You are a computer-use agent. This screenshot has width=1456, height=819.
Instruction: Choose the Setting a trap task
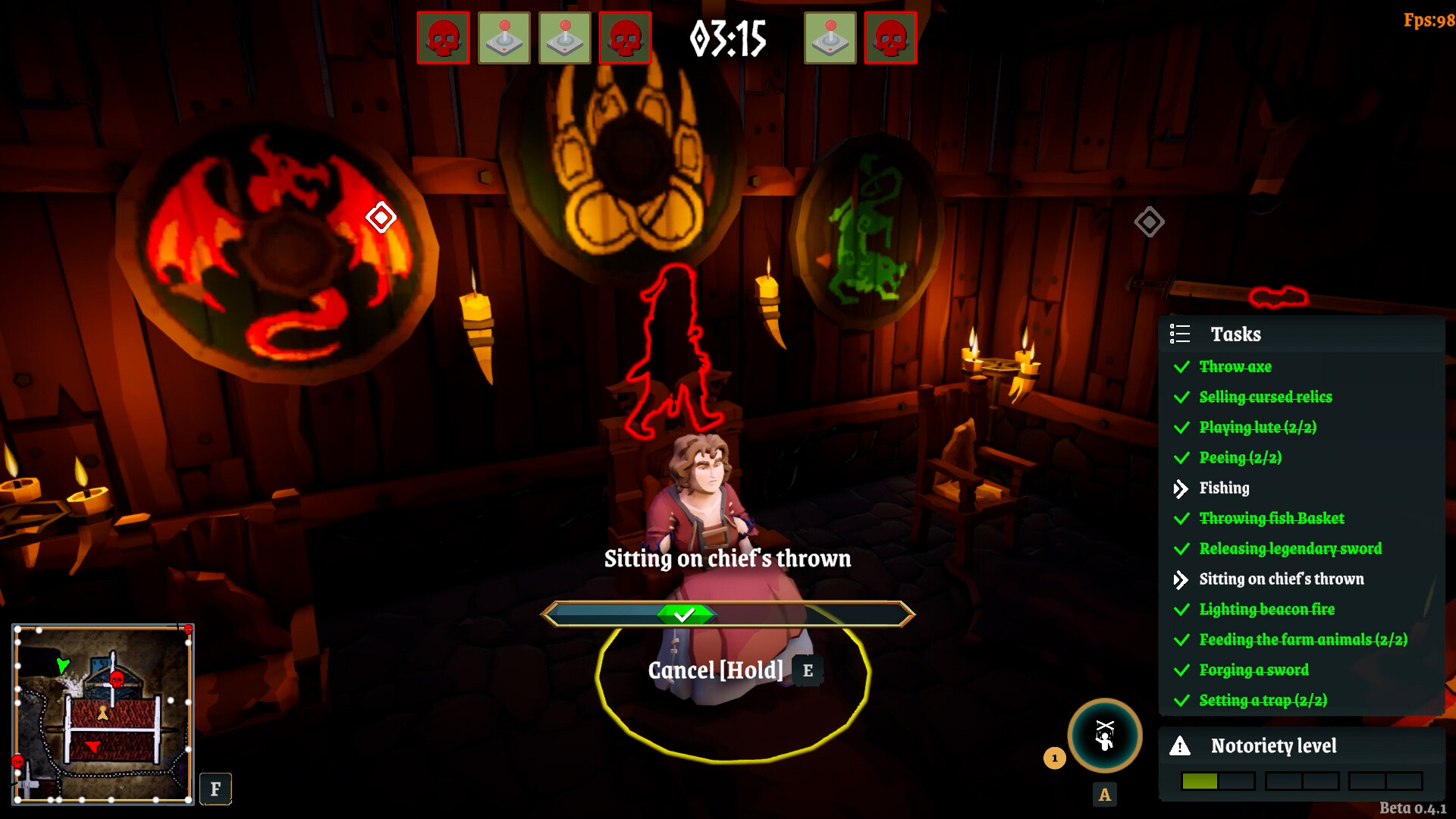pos(1263,701)
